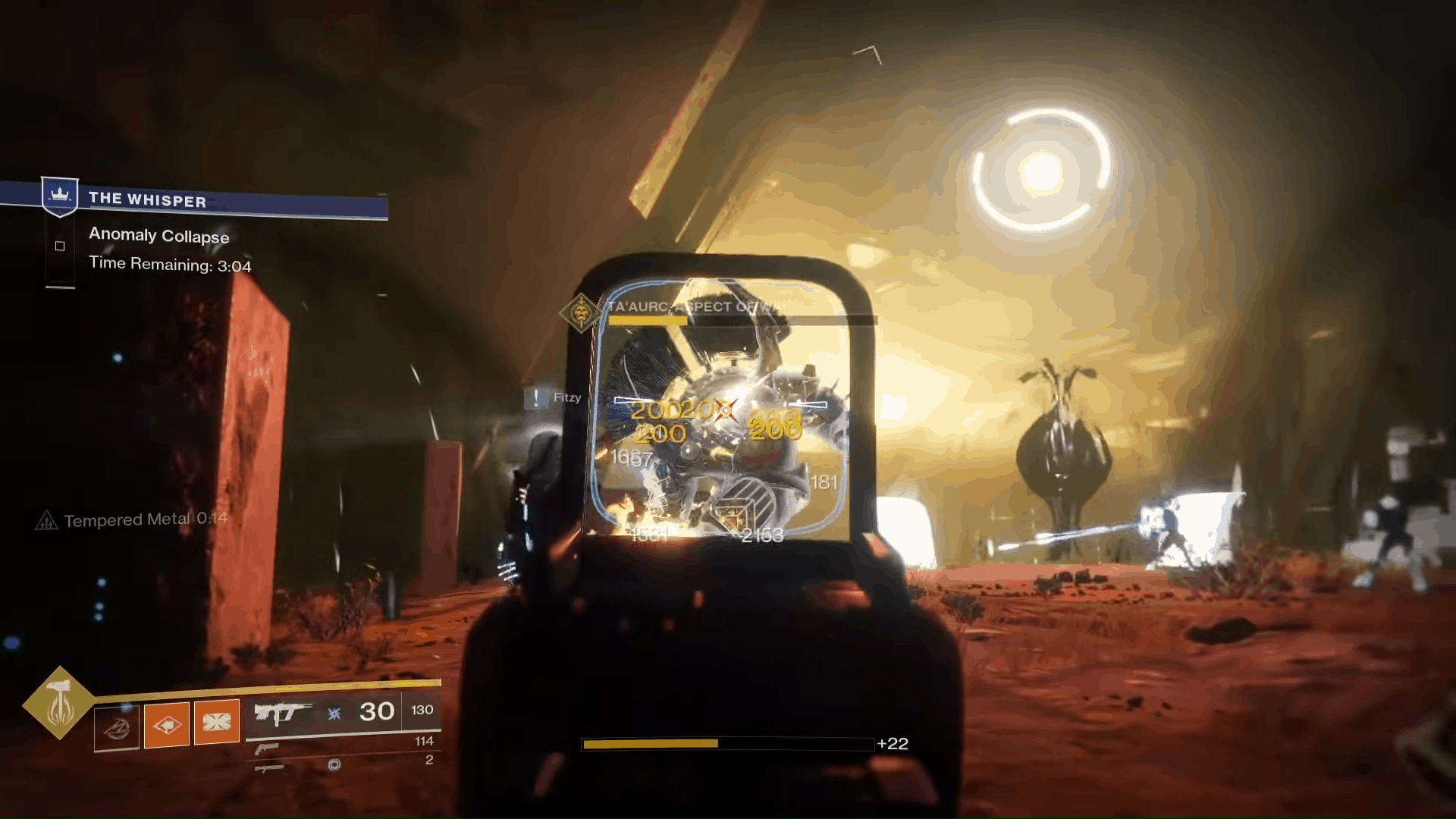1456x819 pixels.
Task: Select the Anomaly Collapse objective entry
Action: (x=158, y=236)
